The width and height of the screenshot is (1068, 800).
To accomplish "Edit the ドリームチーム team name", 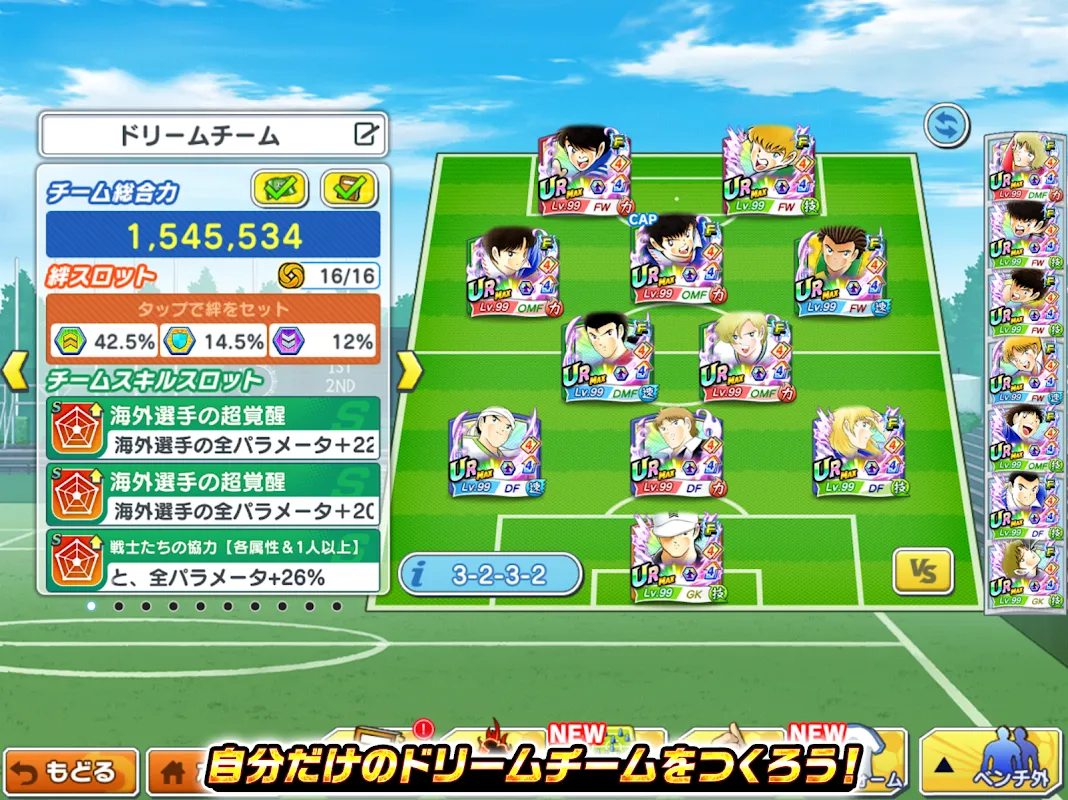I will [366, 134].
